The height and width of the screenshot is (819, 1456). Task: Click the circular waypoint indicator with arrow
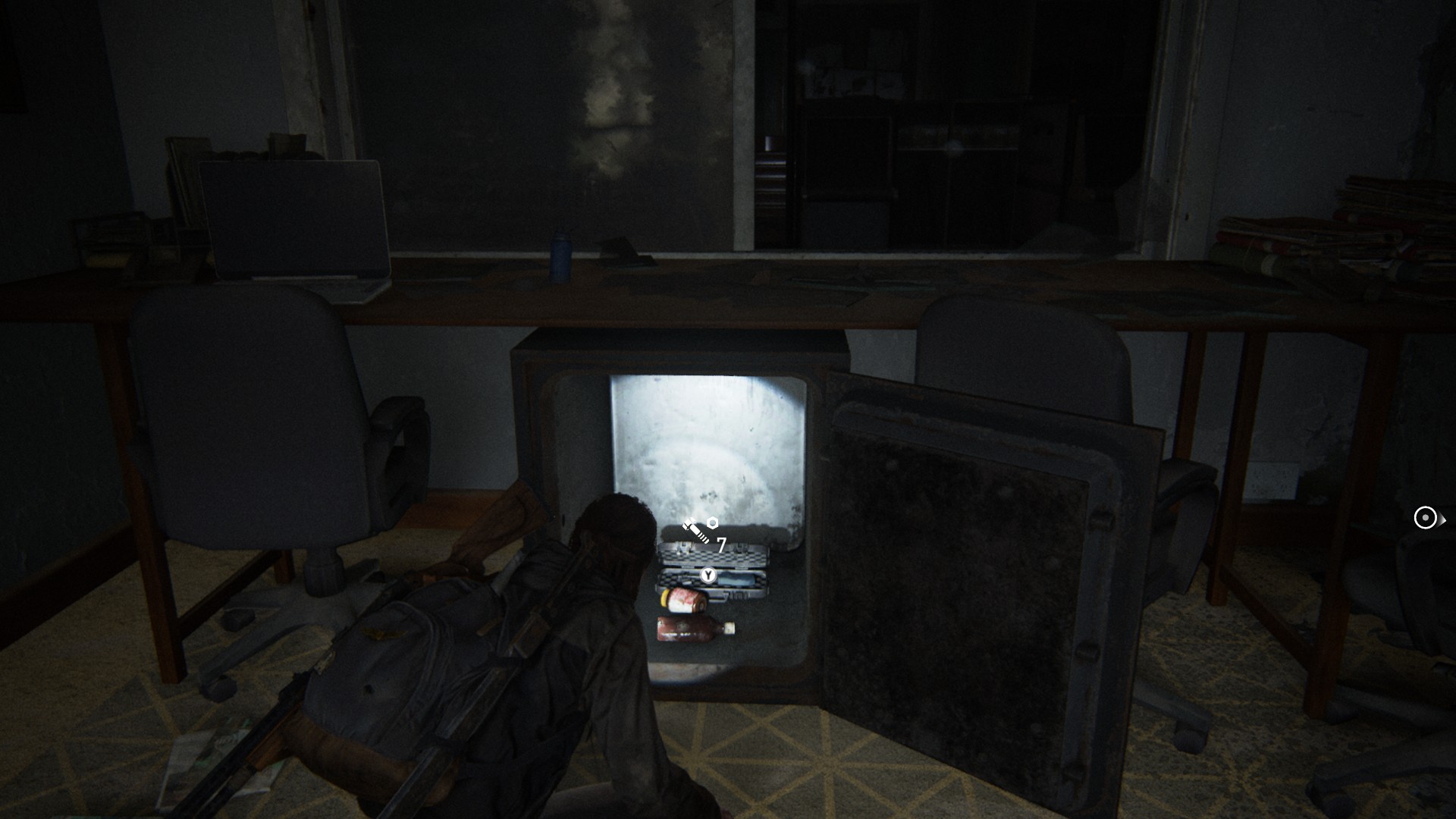(1426, 518)
